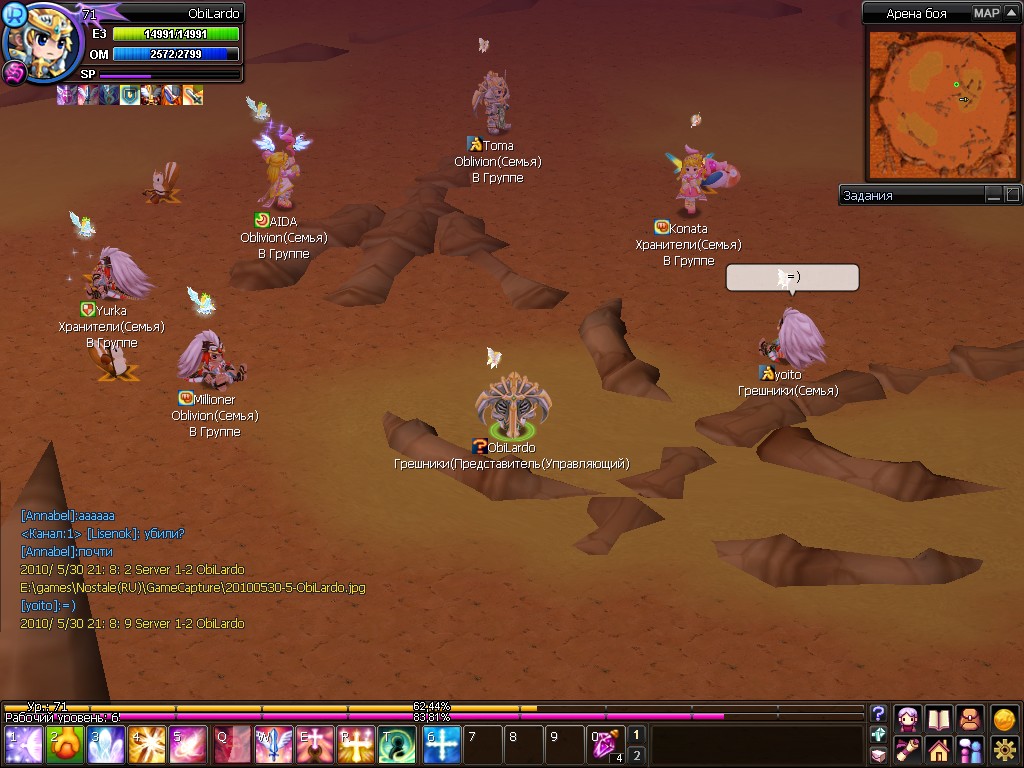Screen dimensions: 1024x768
Task: Open the backpack inventory
Action: [x=971, y=719]
